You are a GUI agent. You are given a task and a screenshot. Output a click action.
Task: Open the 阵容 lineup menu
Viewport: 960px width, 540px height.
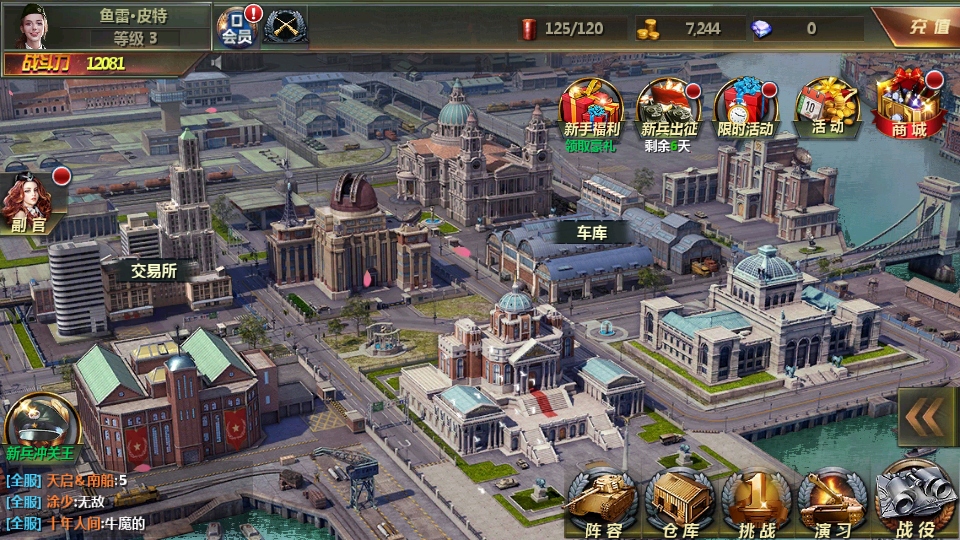pyautogui.click(x=602, y=502)
